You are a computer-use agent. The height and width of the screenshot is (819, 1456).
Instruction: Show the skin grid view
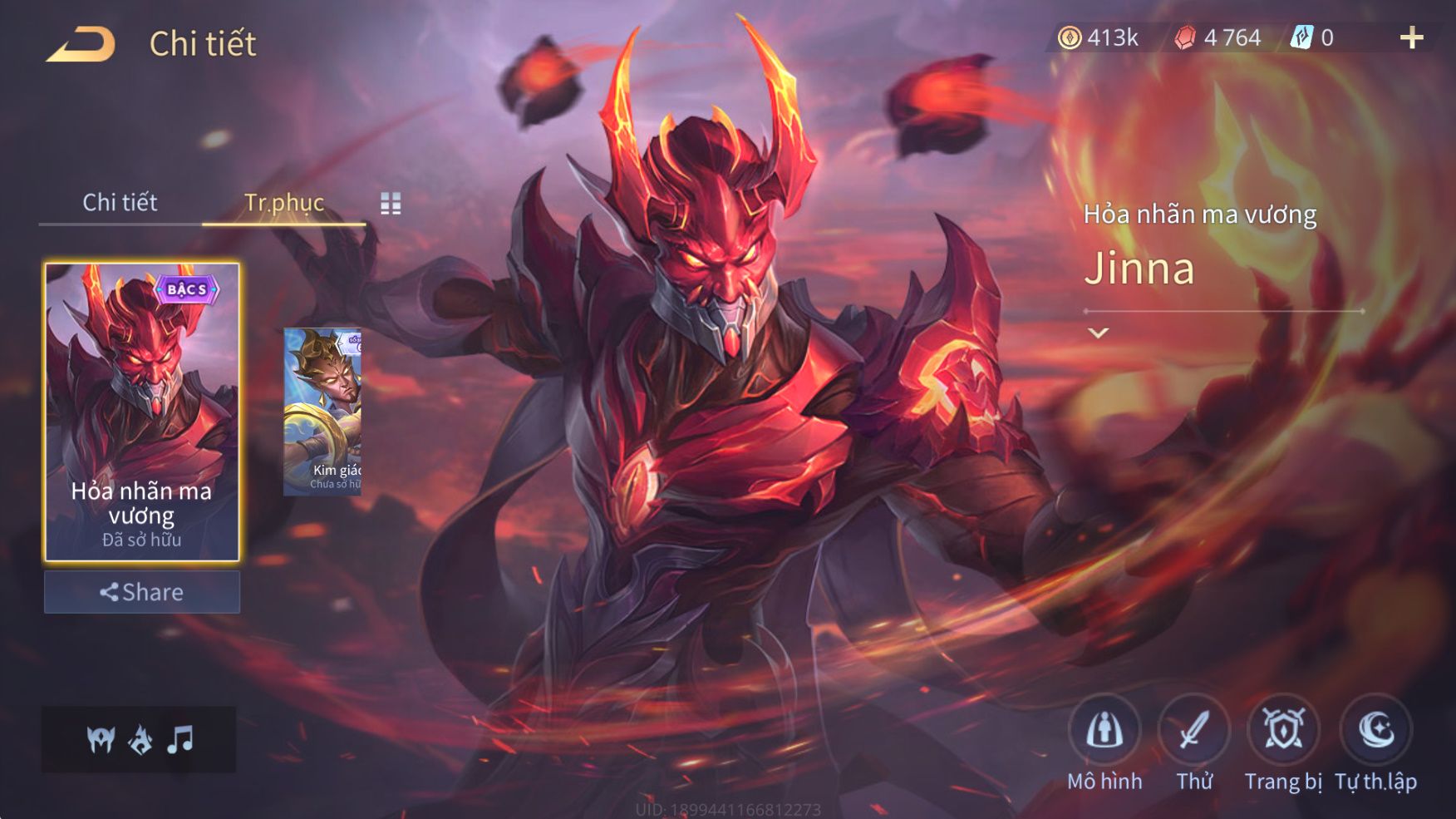[391, 203]
